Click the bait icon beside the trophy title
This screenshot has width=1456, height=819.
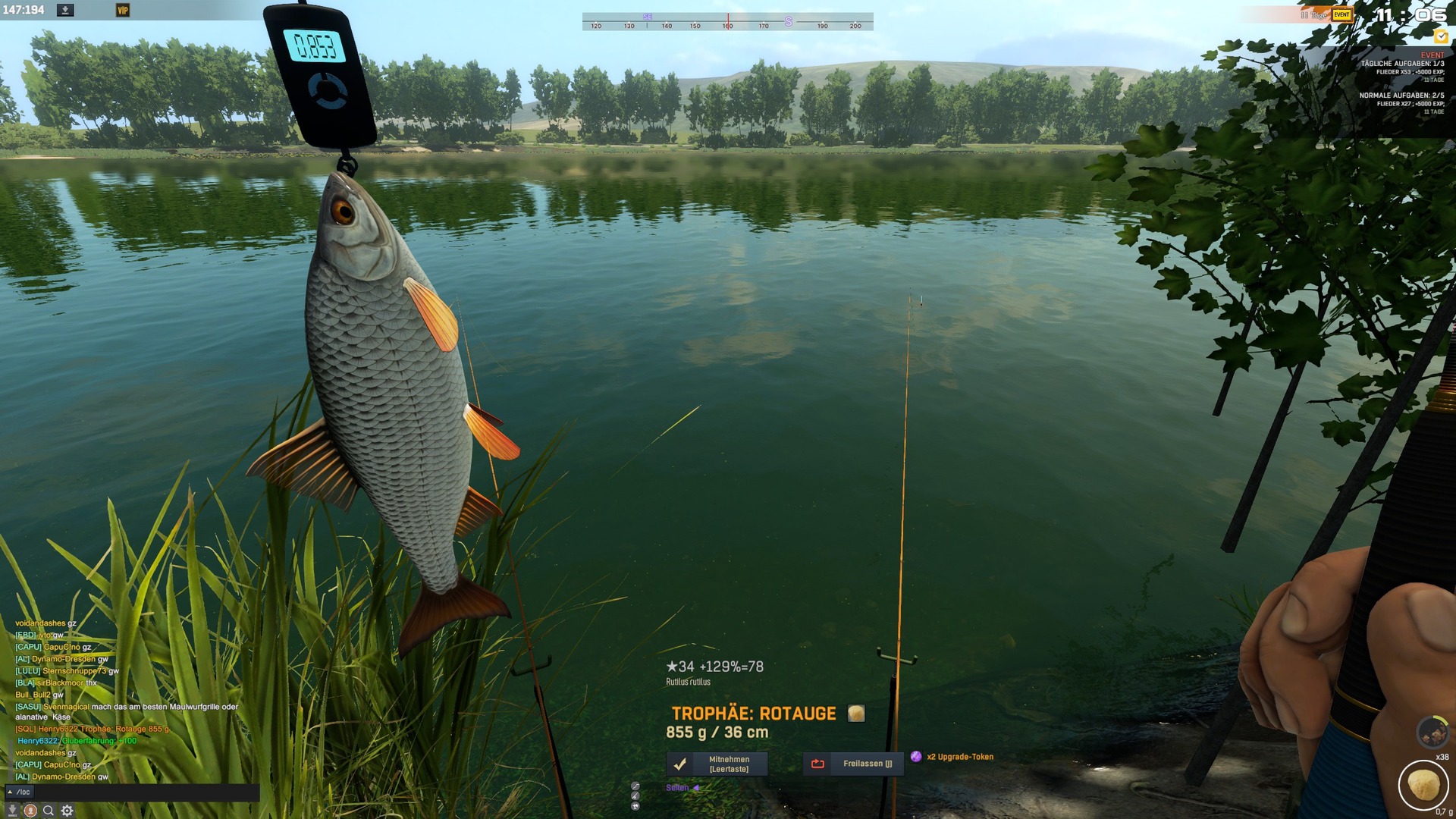tap(856, 714)
